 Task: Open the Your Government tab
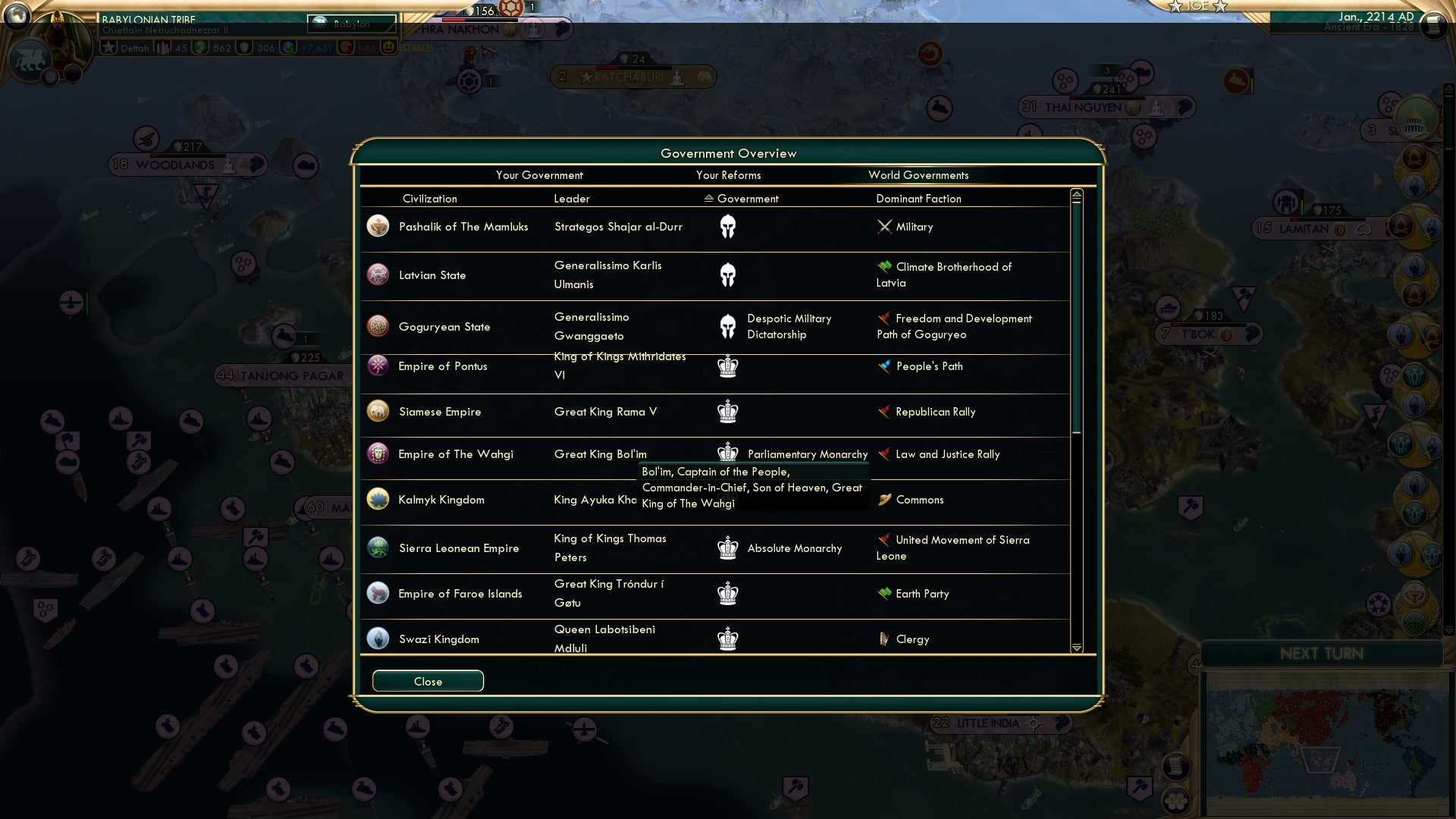pyautogui.click(x=539, y=175)
